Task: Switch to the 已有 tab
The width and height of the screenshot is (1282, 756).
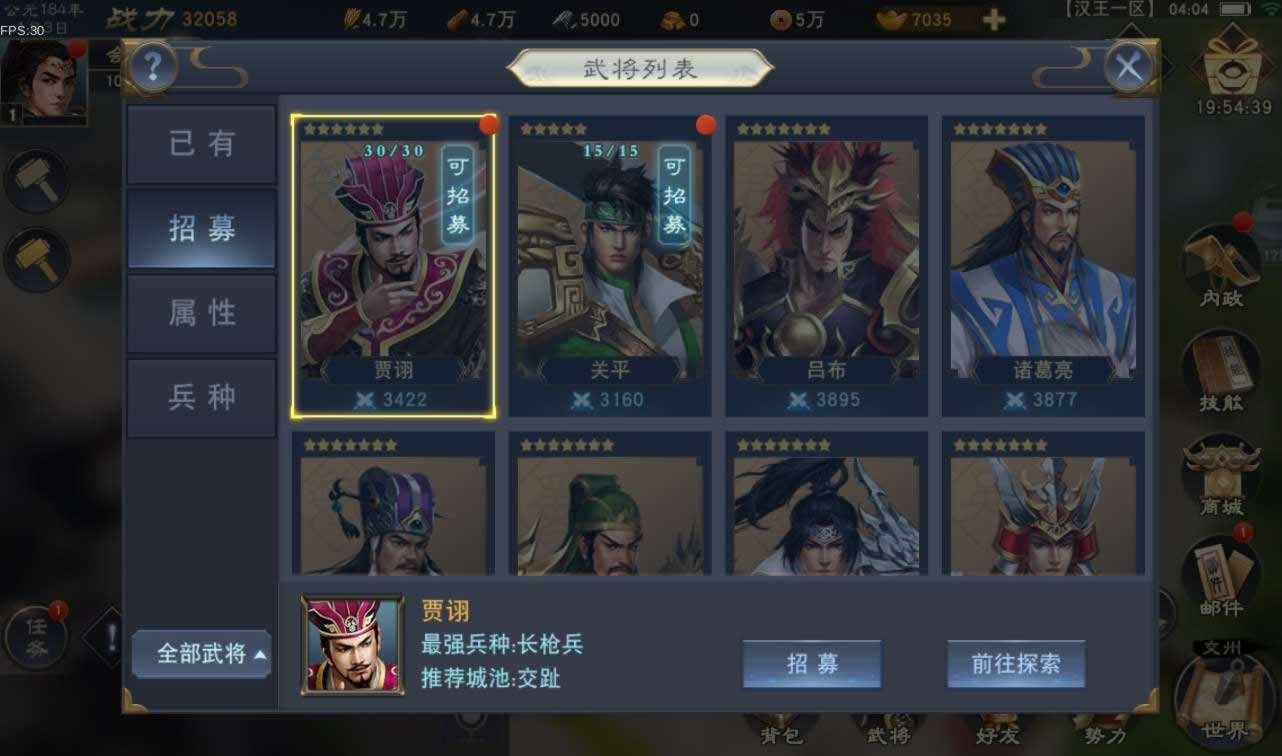Action: (x=201, y=144)
